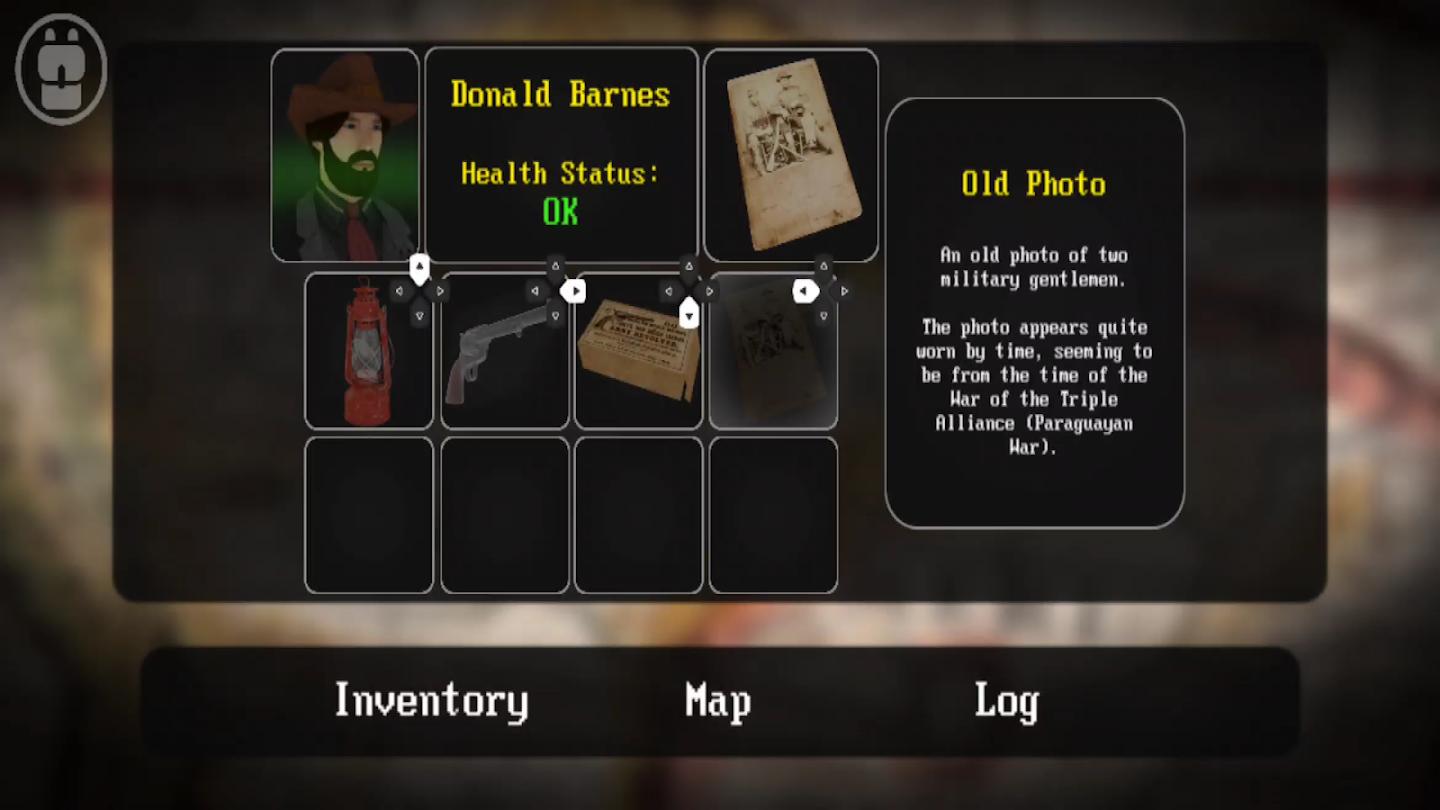Select the red lantern slot
This screenshot has width=1440, height=810.
(369, 352)
